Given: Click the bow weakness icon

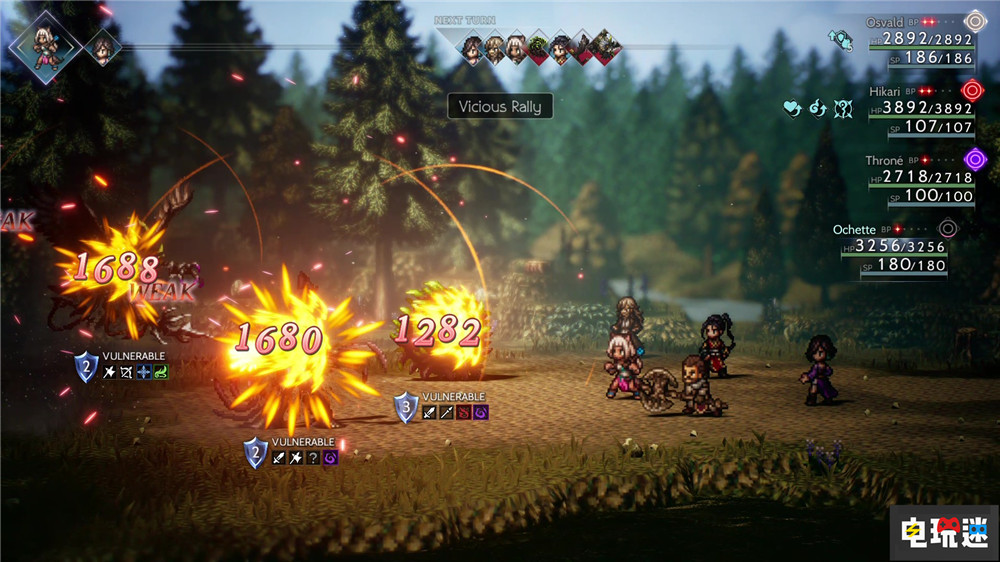Looking at the screenshot, I should pos(126,372).
